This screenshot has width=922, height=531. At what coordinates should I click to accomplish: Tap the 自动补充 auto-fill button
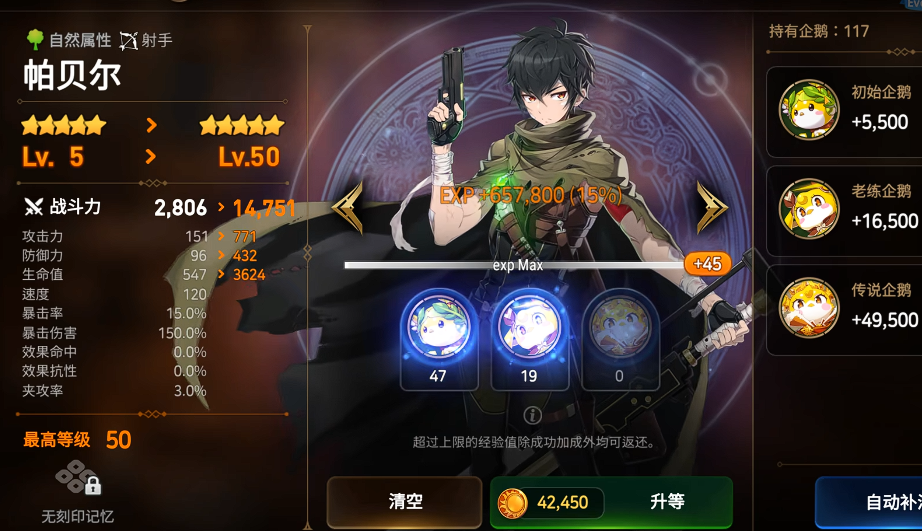tap(870, 502)
